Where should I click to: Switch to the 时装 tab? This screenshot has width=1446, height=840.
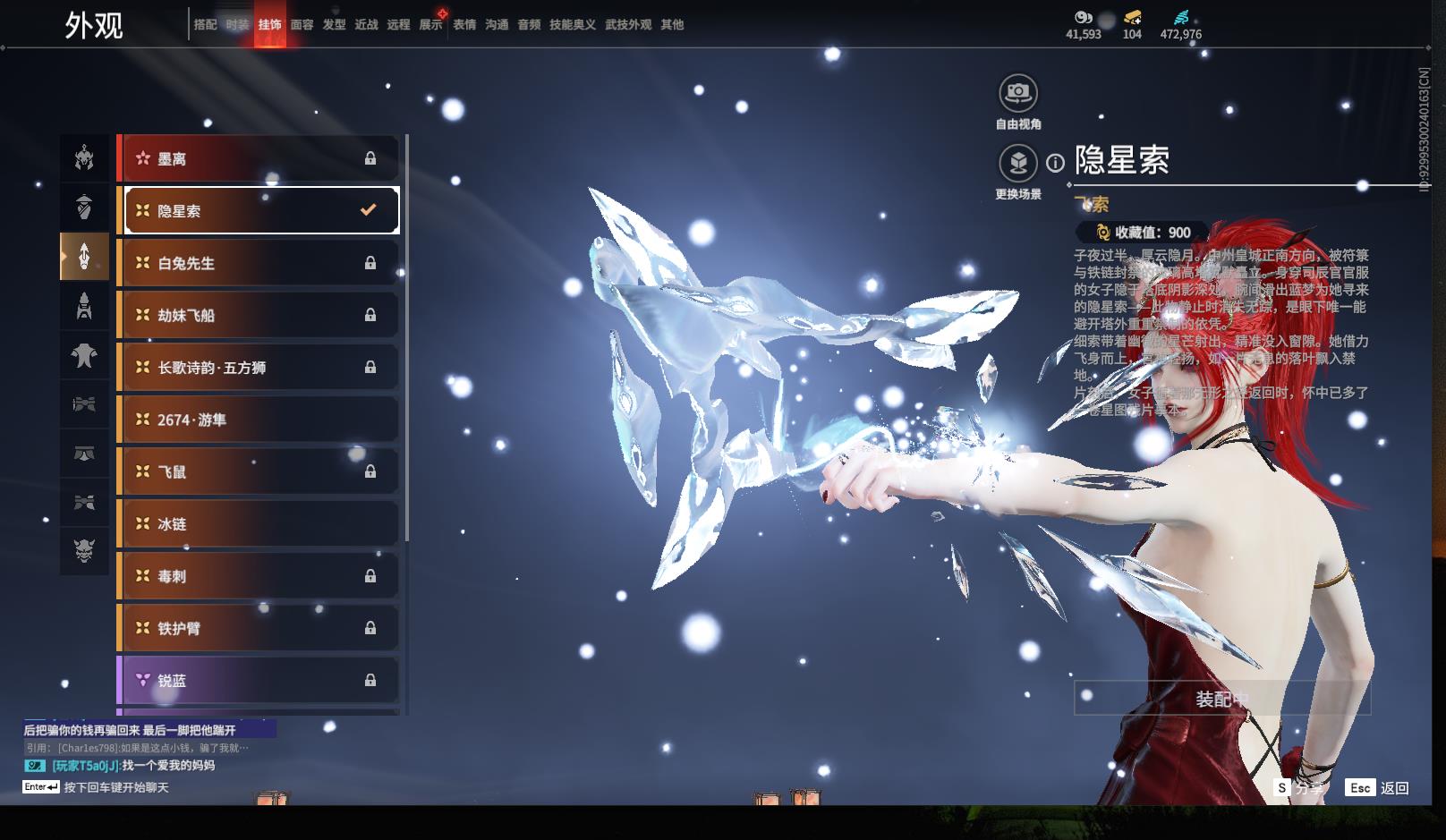[x=237, y=25]
